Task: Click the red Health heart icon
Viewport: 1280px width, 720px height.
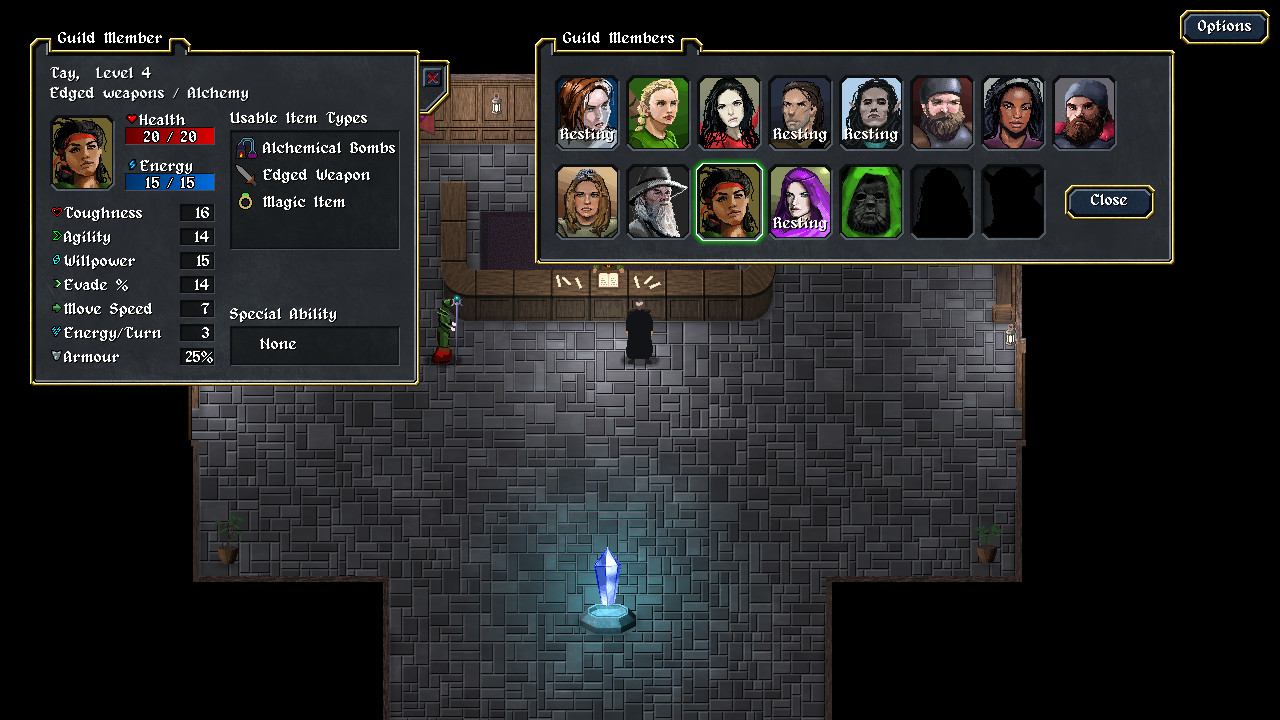Action: pyautogui.click(x=131, y=118)
